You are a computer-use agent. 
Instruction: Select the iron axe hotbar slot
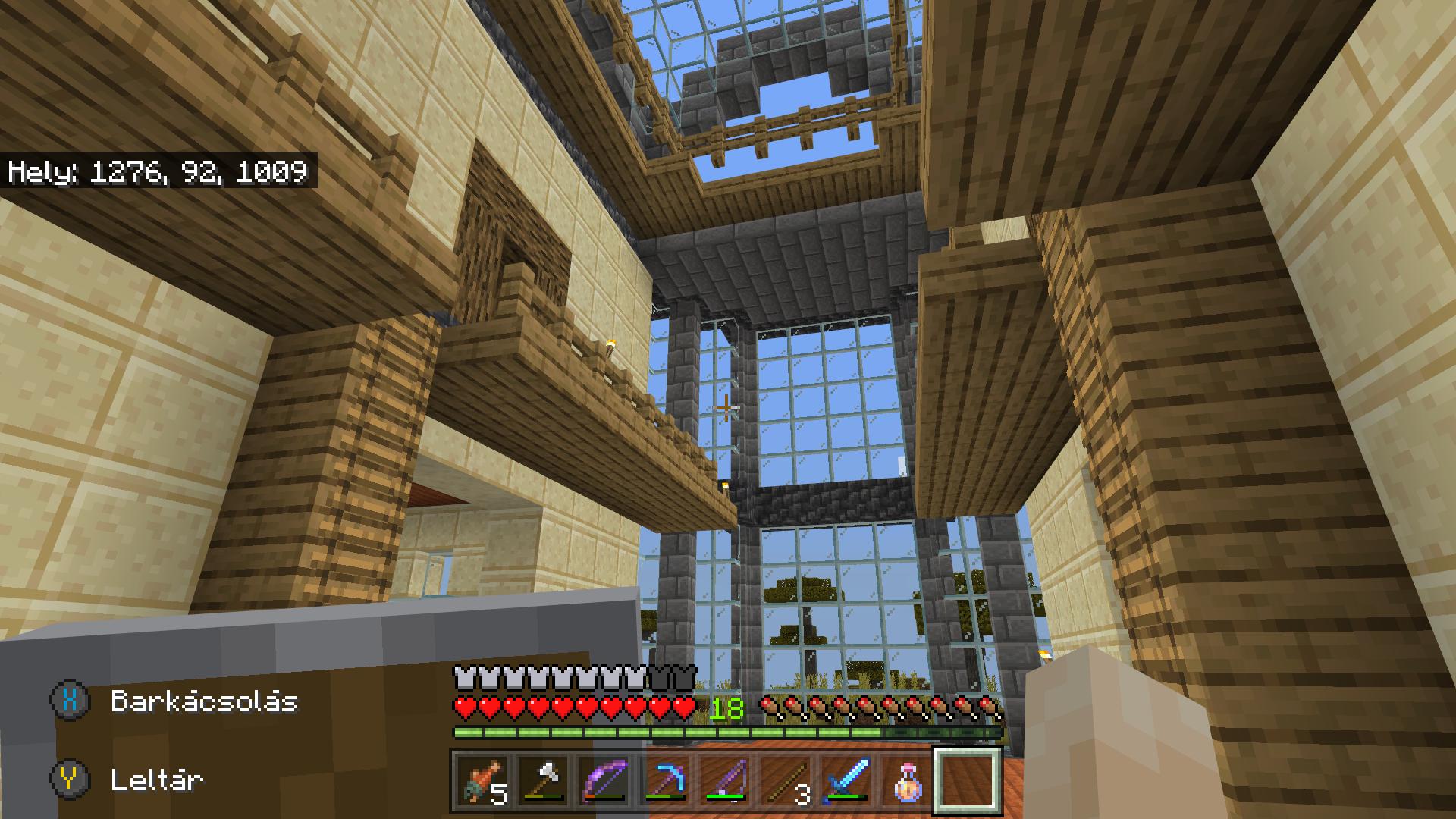(544, 780)
